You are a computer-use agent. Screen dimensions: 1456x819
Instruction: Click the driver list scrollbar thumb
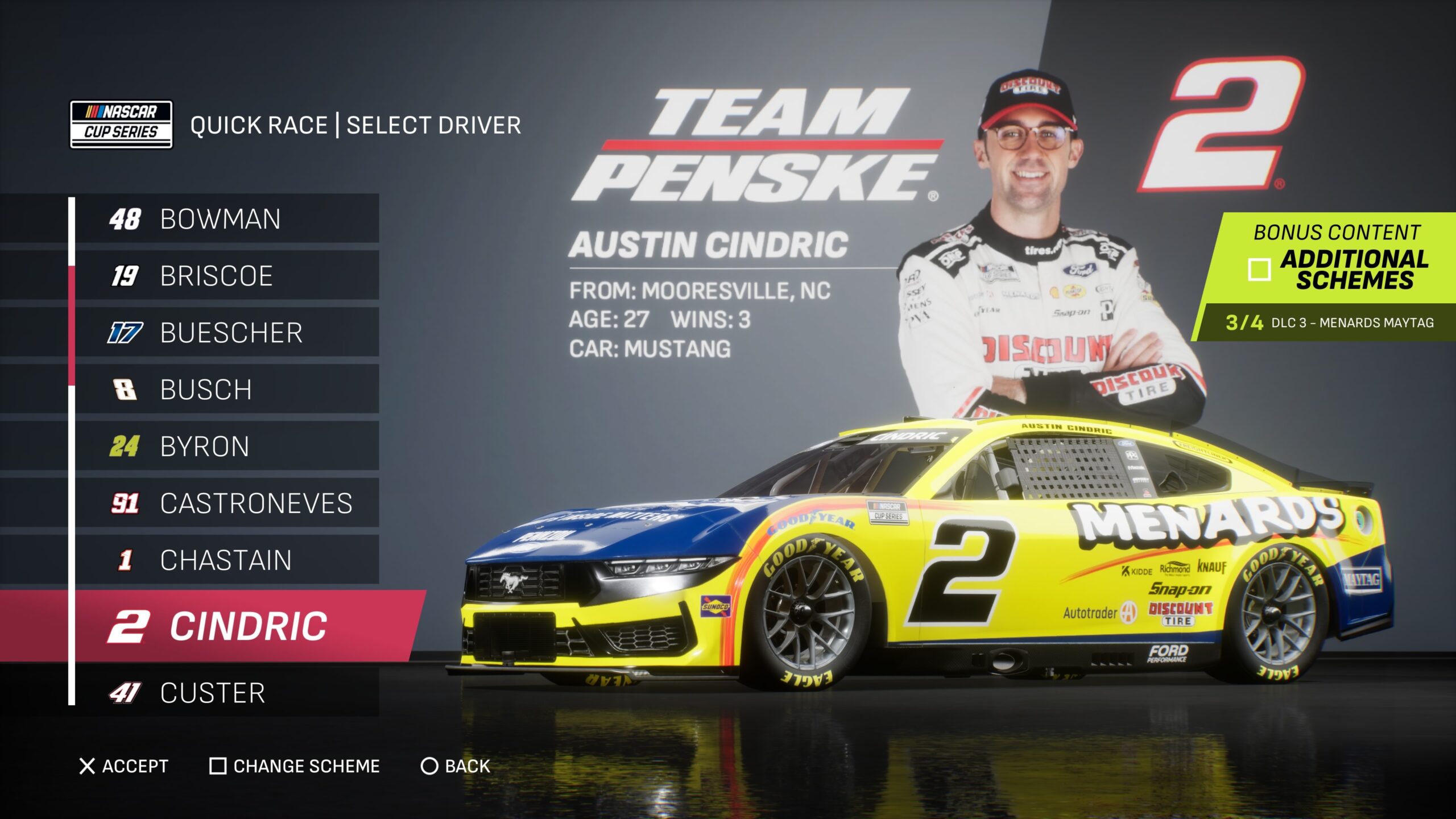point(72,326)
